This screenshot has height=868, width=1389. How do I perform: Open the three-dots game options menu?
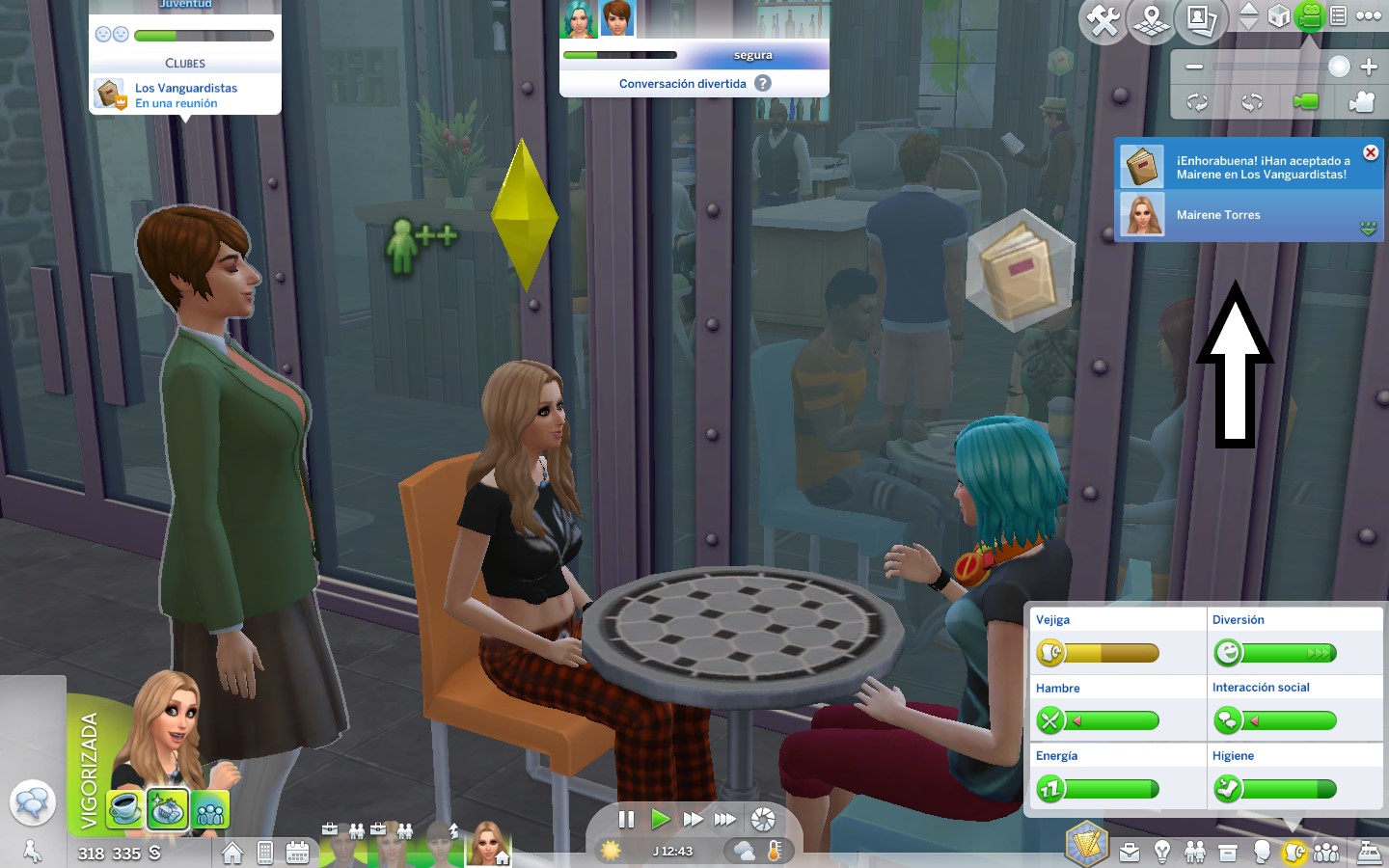pos(1369,15)
